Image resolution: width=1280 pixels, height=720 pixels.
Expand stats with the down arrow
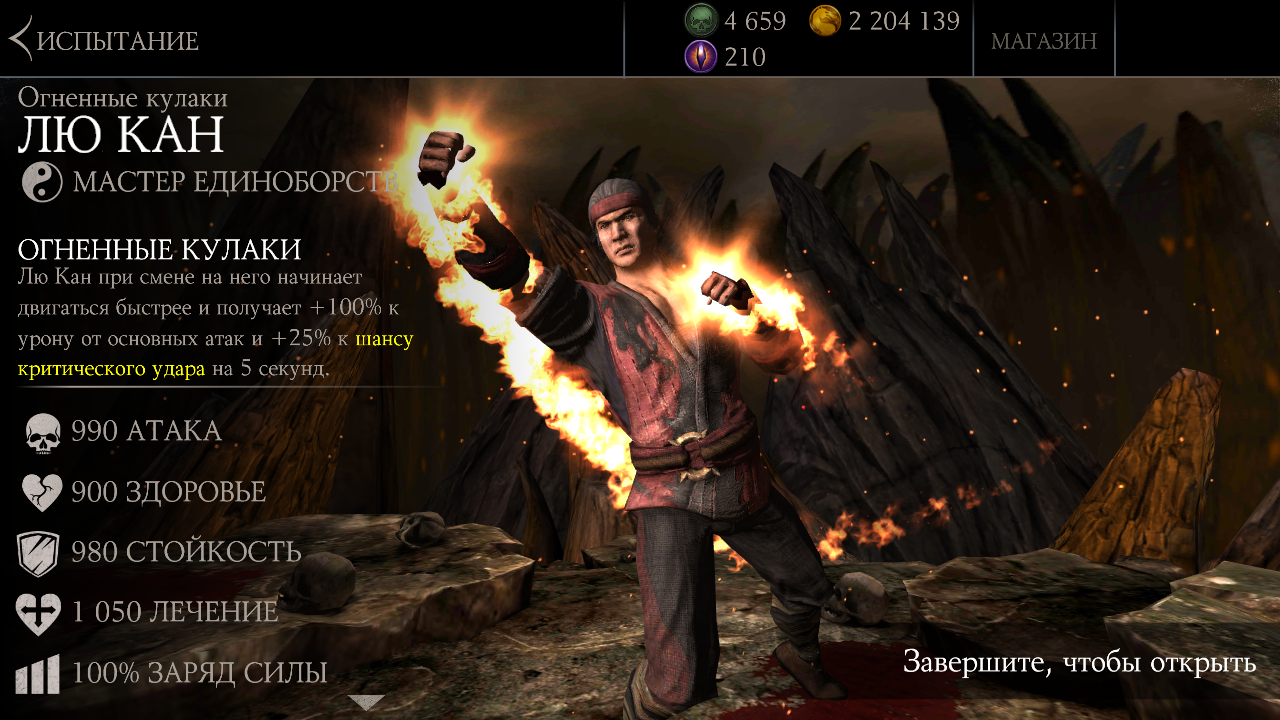pyautogui.click(x=366, y=702)
